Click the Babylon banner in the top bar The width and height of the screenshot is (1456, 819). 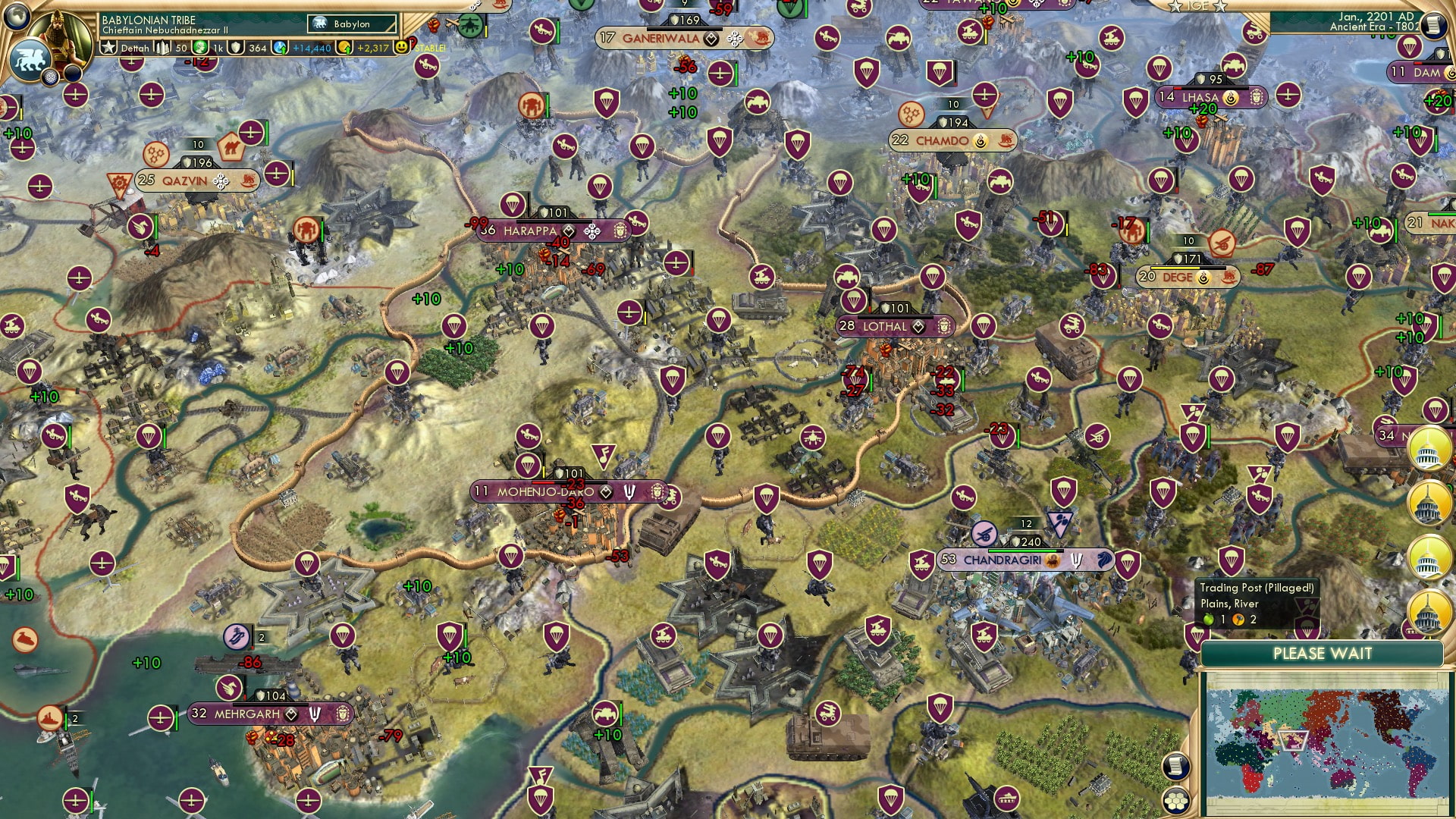352,24
